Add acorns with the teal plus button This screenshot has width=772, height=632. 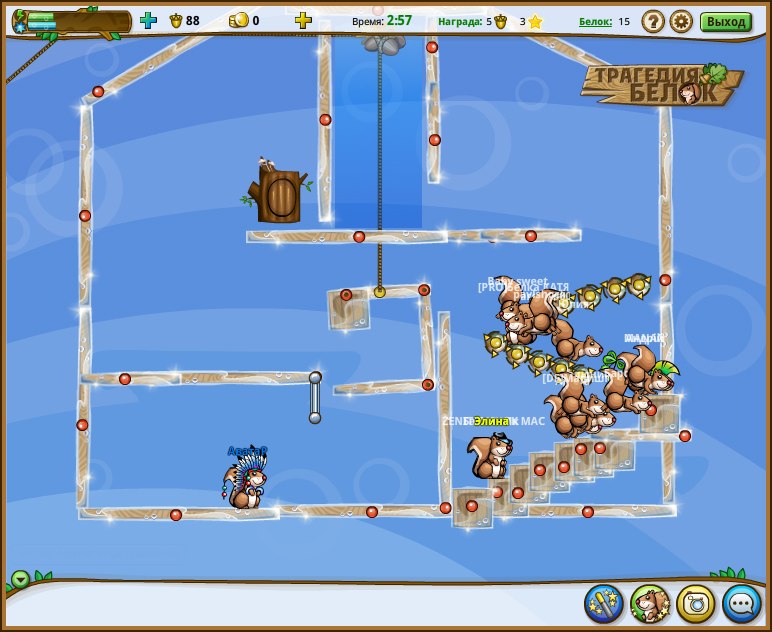coord(148,20)
